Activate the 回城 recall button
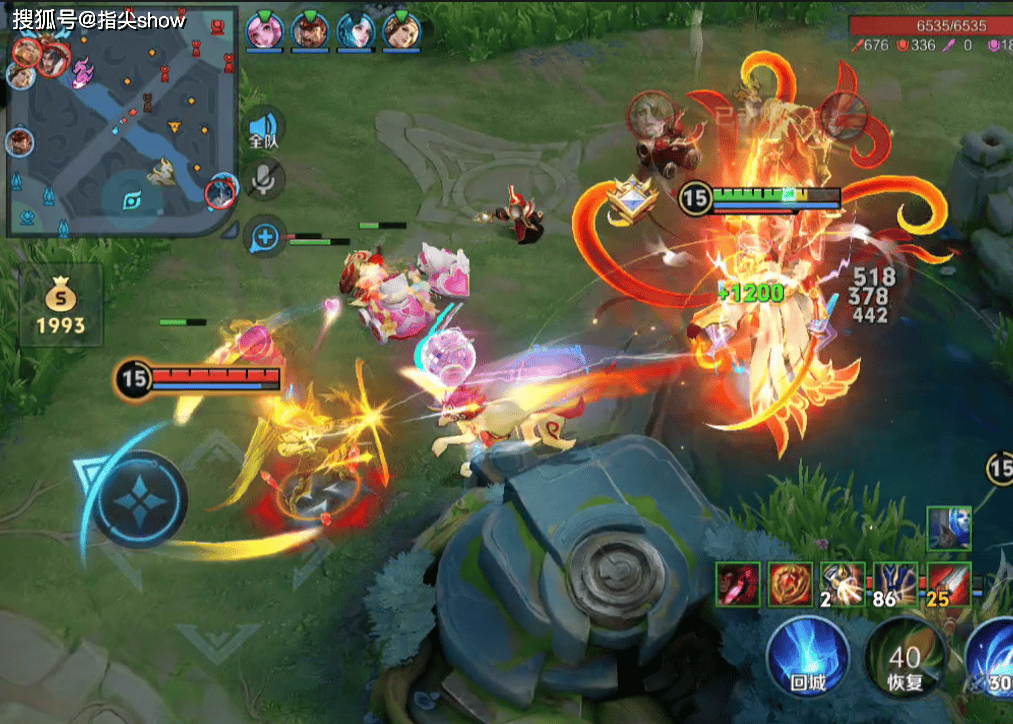The image size is (1013, 724). click(x=807, y=656)
